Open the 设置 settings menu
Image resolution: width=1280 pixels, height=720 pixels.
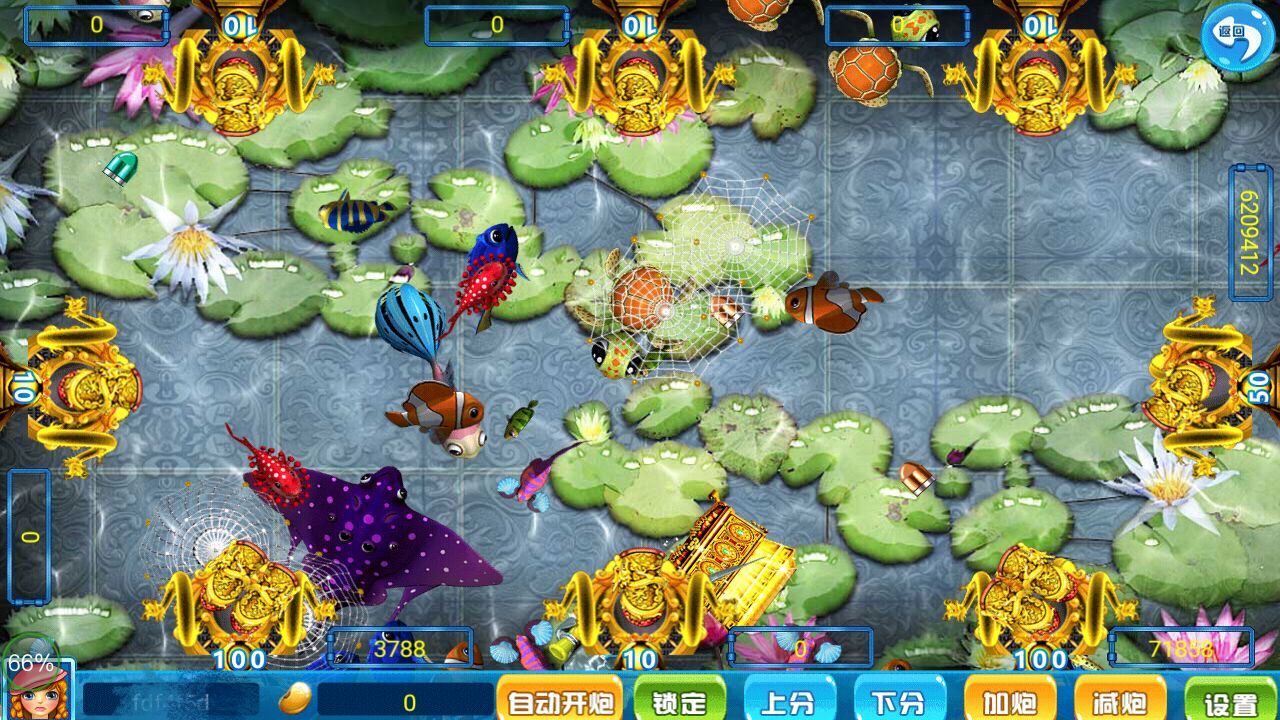1229,701
